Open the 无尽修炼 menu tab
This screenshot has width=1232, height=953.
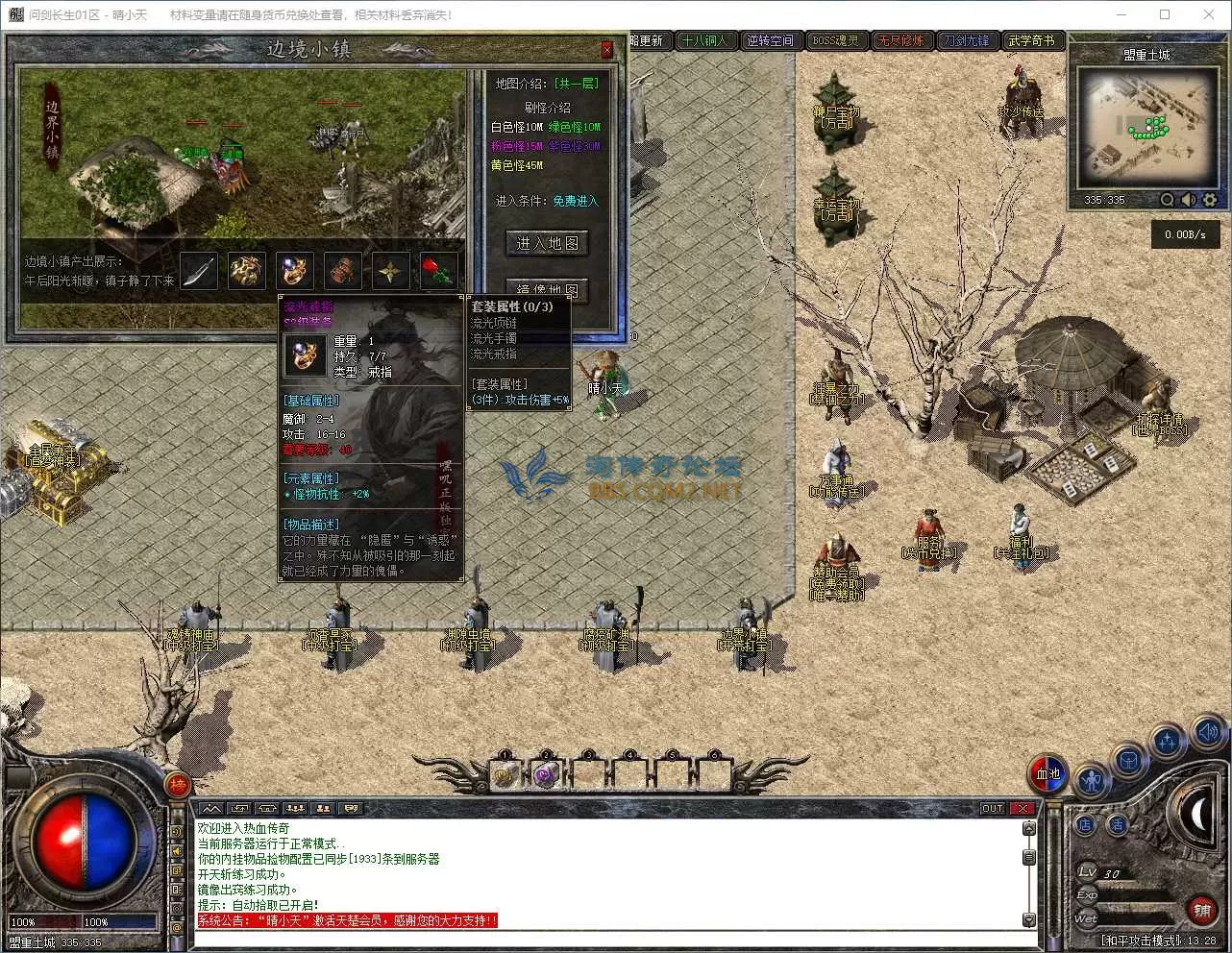(x=900, y=40)
